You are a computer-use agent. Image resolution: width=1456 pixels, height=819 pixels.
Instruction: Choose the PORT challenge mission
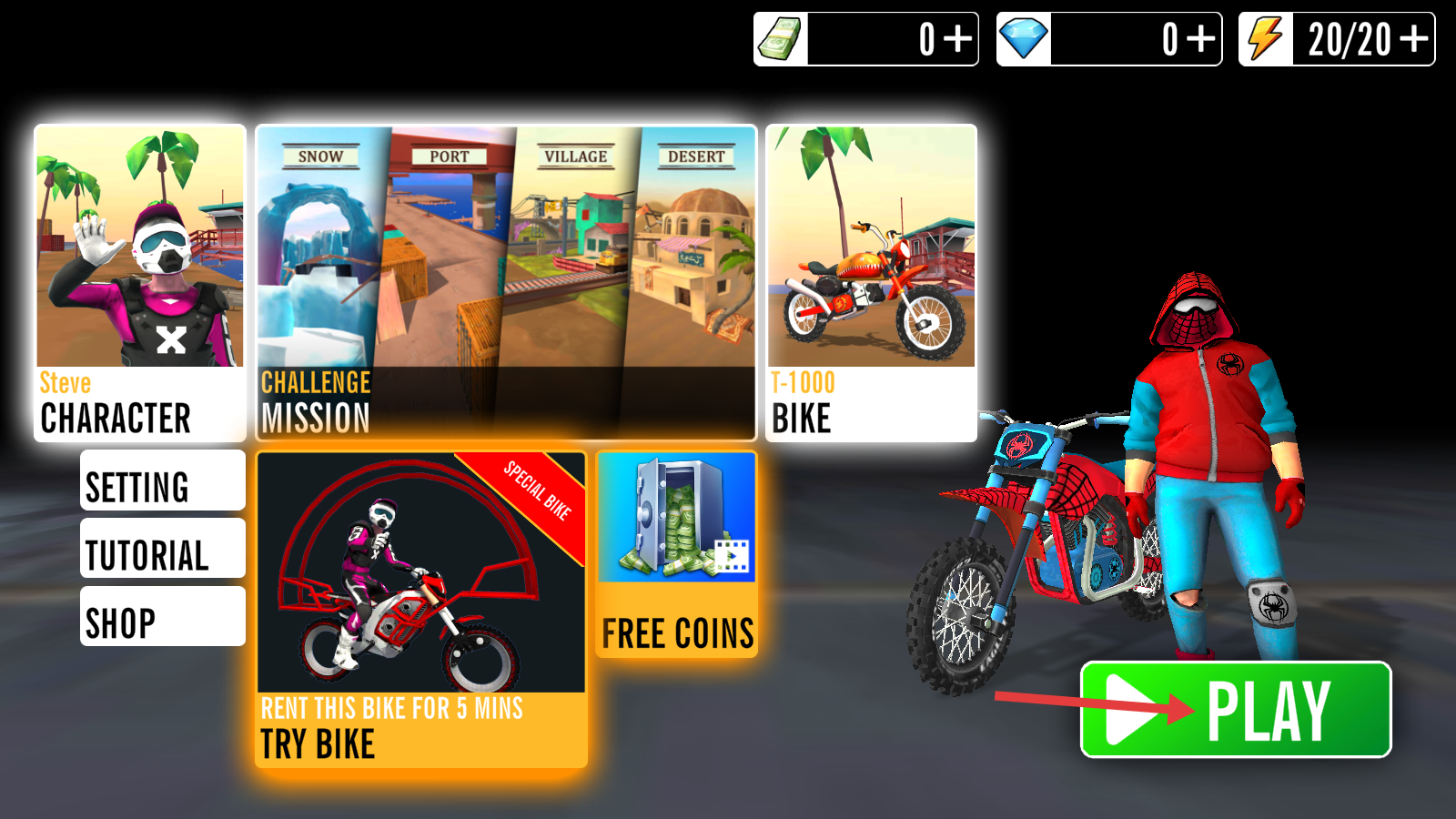tap(446, 264)
